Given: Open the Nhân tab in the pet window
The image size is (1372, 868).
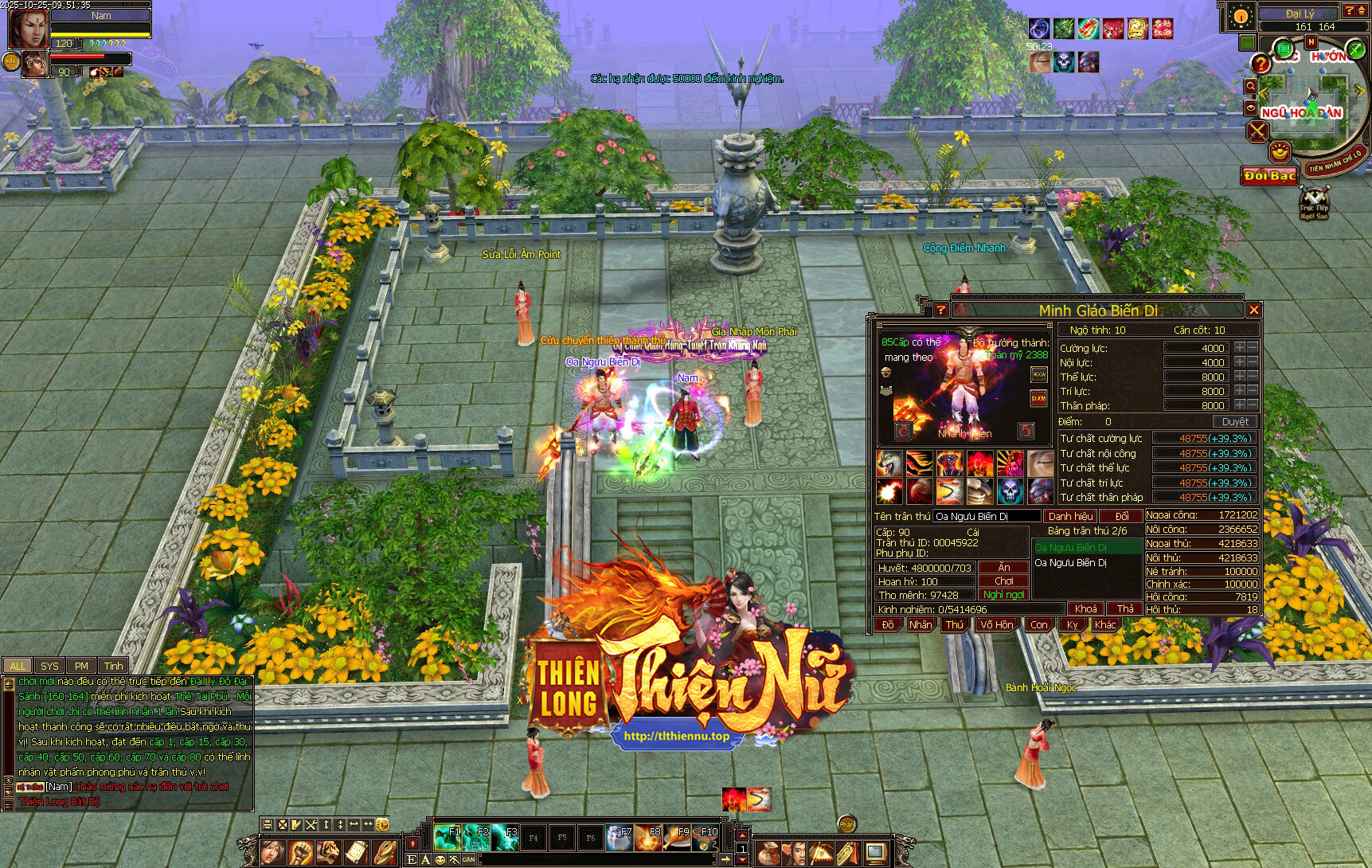Looking at the screenshot, I should click(x=921, y=625).
